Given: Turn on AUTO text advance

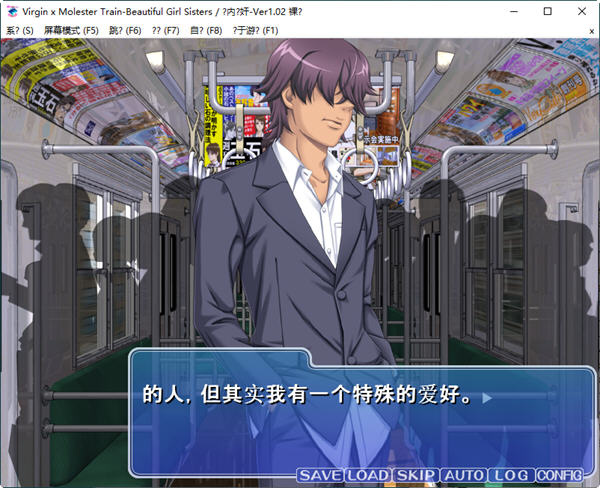Looking at the screenshot, I should (x=463, y=475).
